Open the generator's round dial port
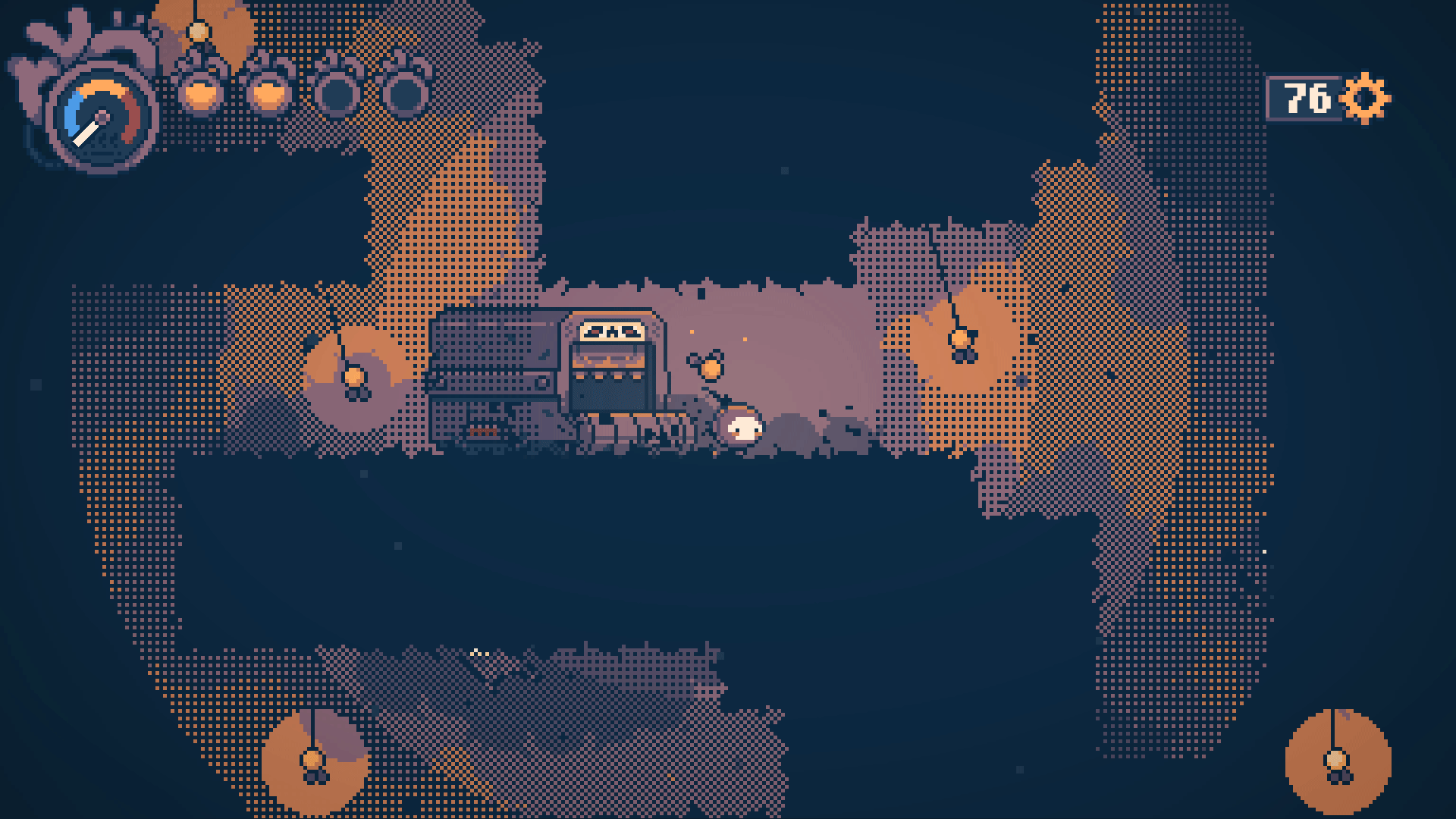 pos(542,381)
